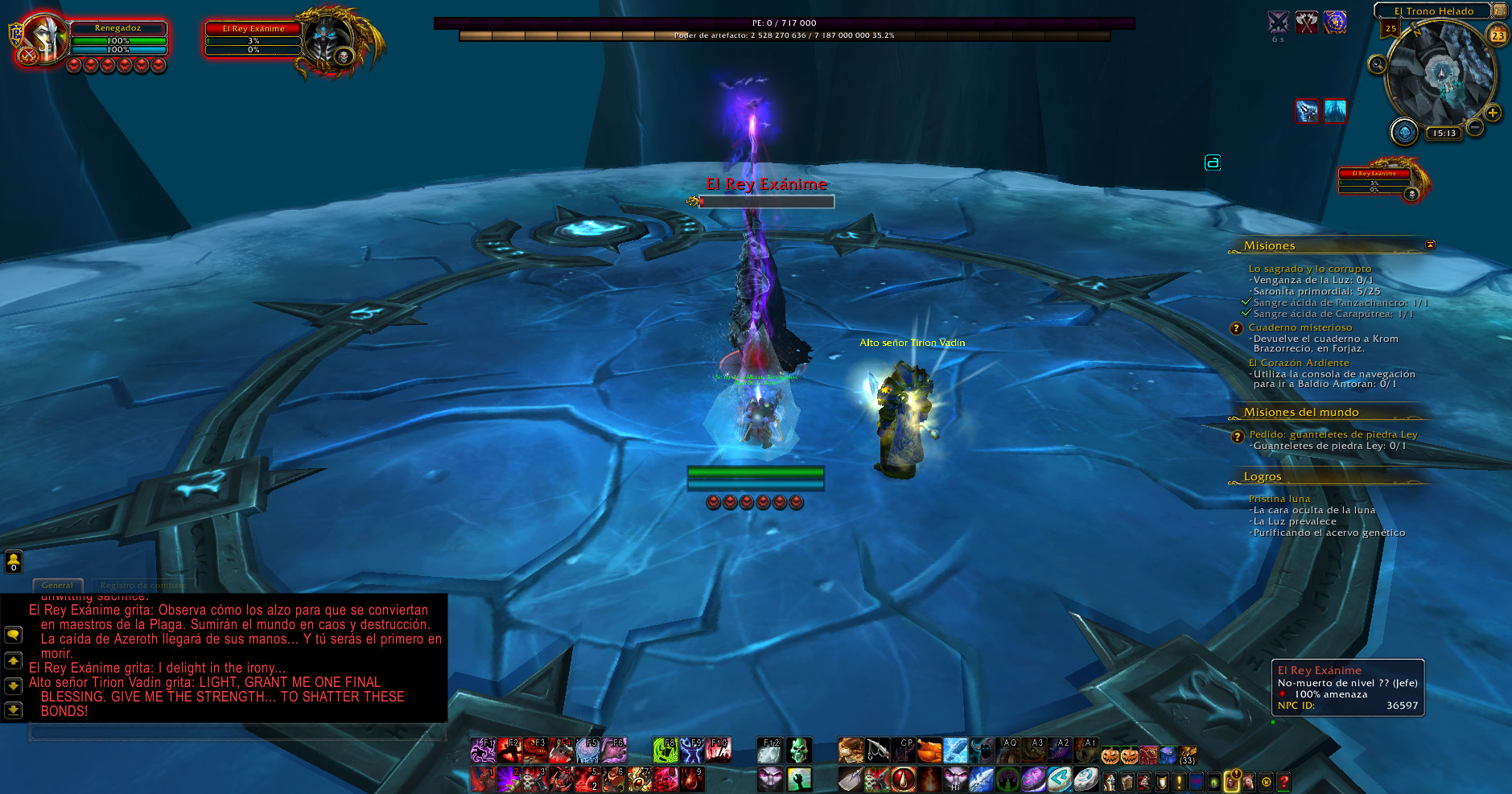The width and height of the screenshot is (1512, 794).
Task: Open the calendar showing day 23
Action: click(x=1498, y=35)
